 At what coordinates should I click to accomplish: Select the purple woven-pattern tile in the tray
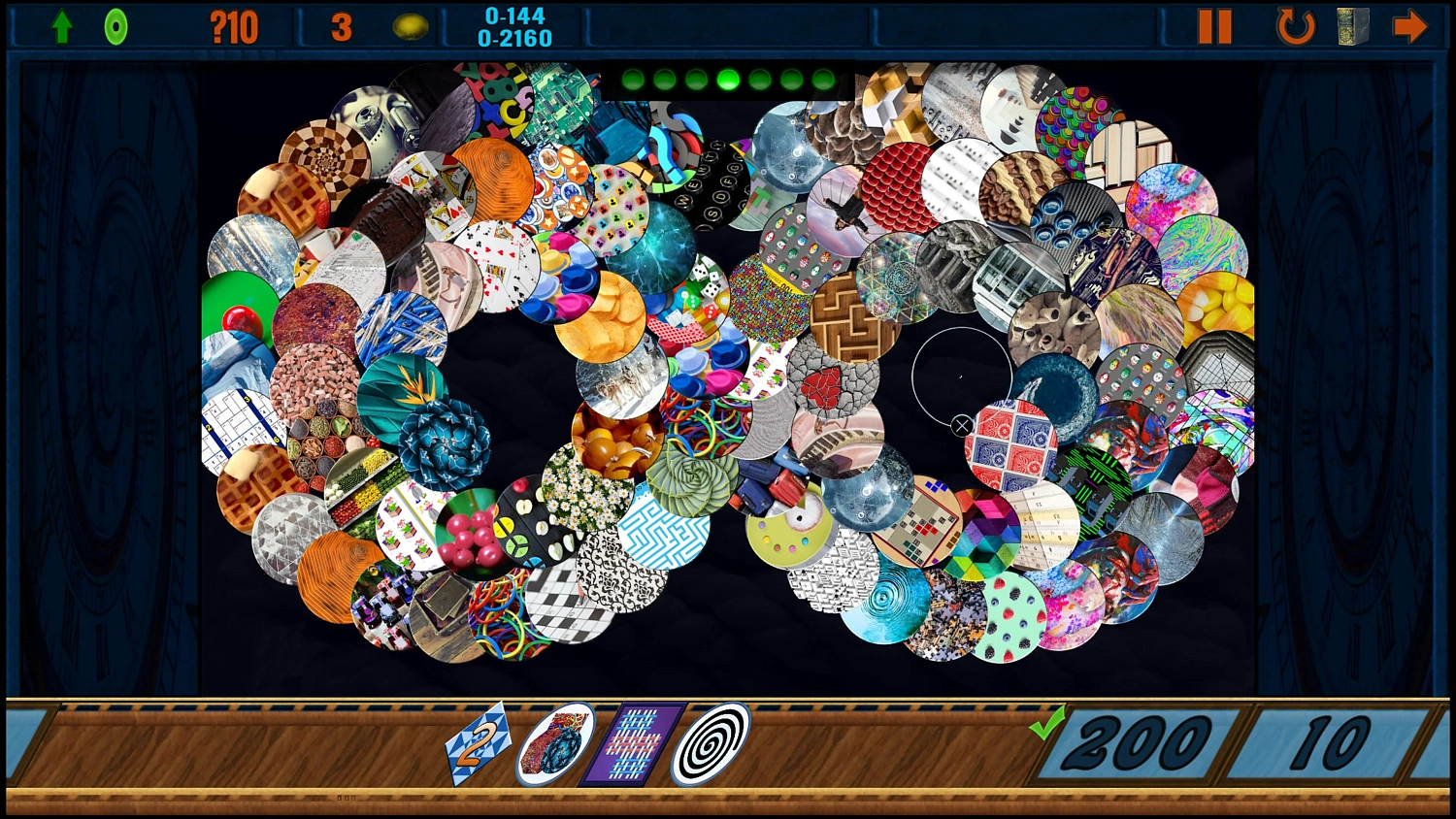pyautogui.click(x=631, y=742)
